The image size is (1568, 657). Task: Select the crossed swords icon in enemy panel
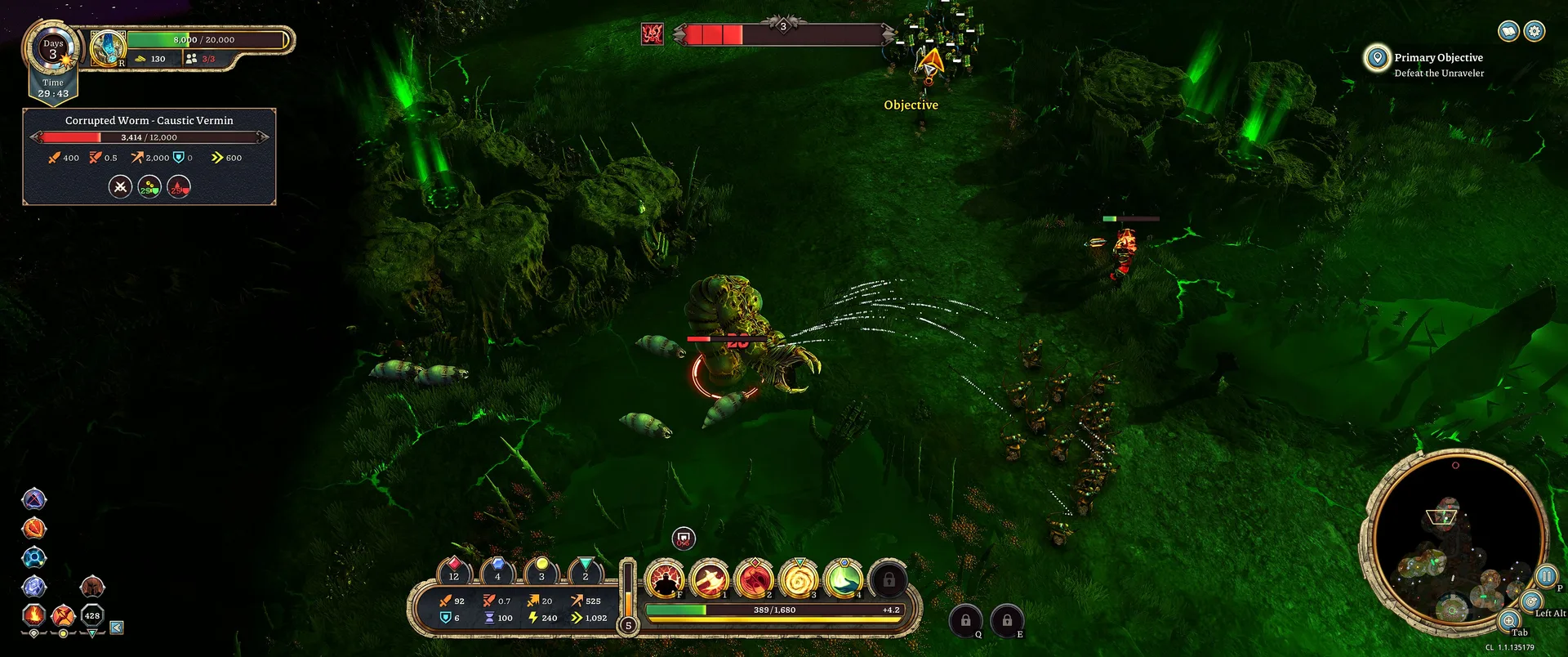120,187
